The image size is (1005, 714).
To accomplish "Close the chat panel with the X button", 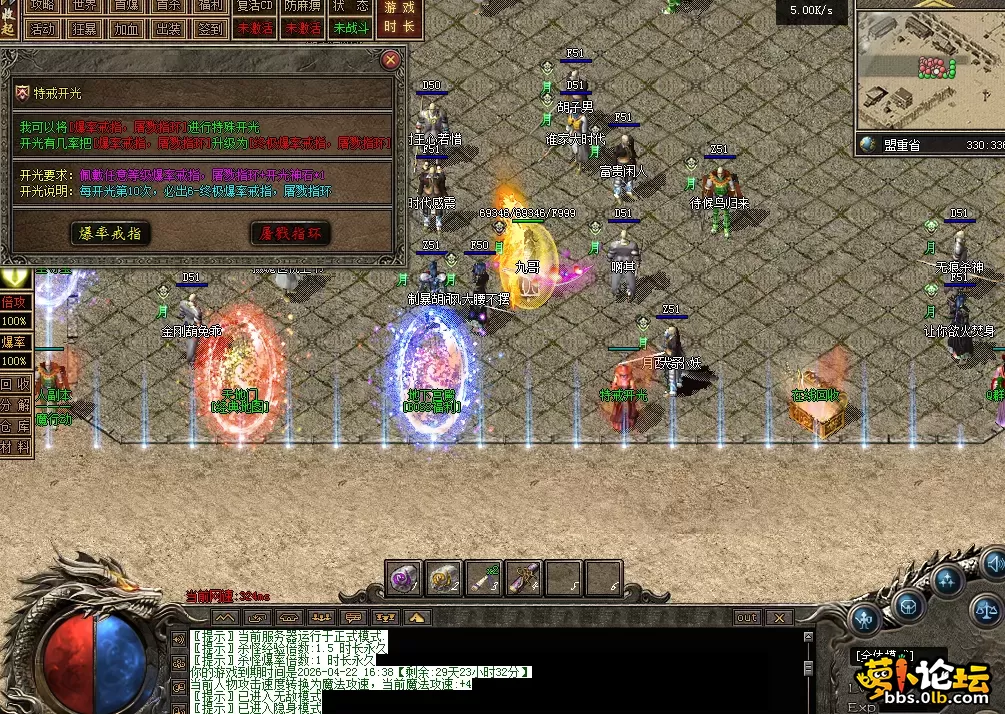I will pos(779,618).
